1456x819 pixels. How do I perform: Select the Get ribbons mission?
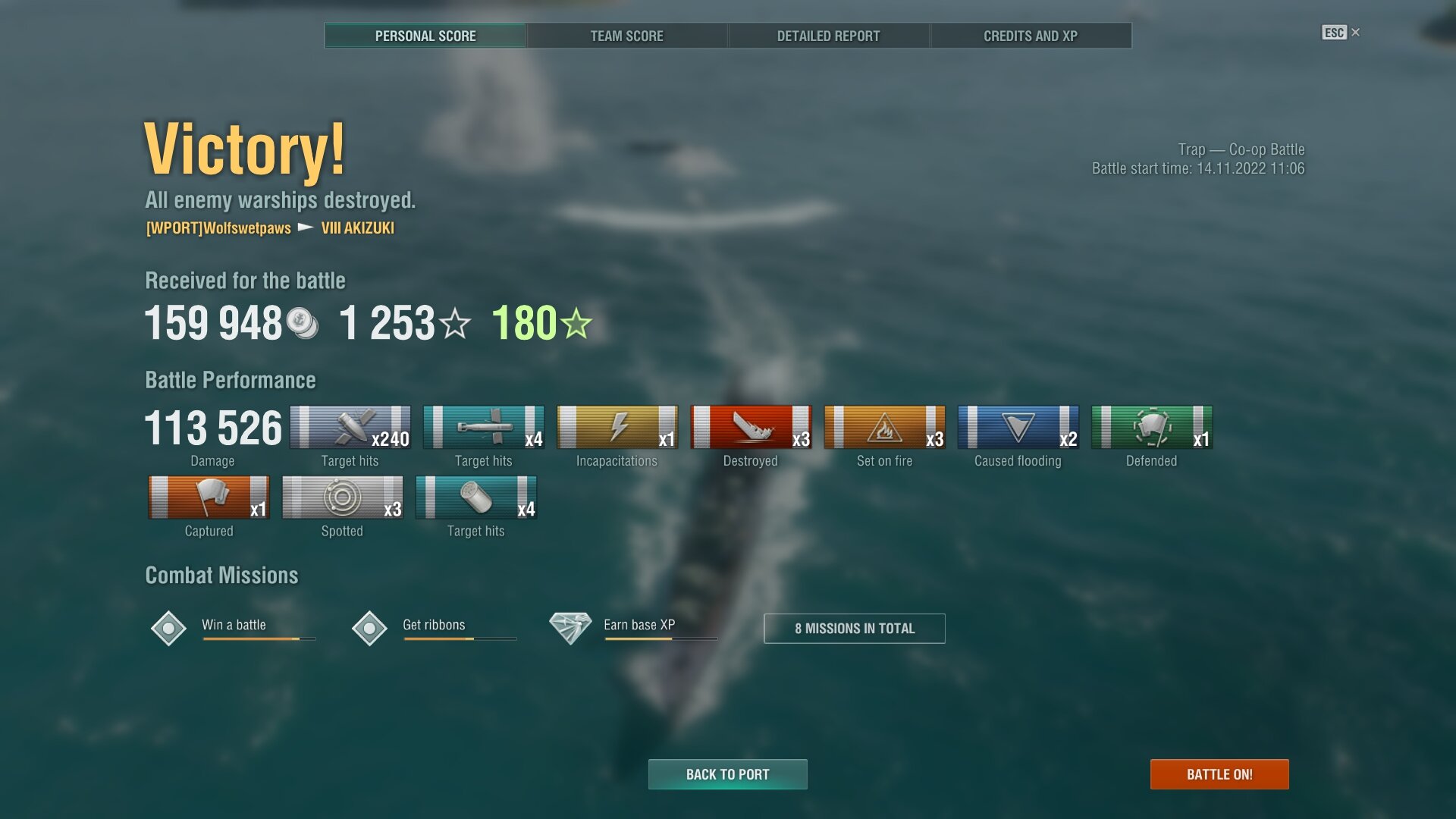pyautogui.click(x=434, y=626)
